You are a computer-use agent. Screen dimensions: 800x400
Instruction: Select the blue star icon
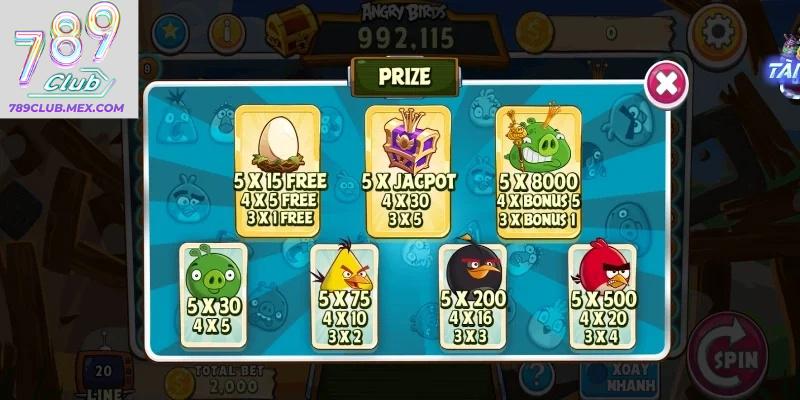coord(168,32)
